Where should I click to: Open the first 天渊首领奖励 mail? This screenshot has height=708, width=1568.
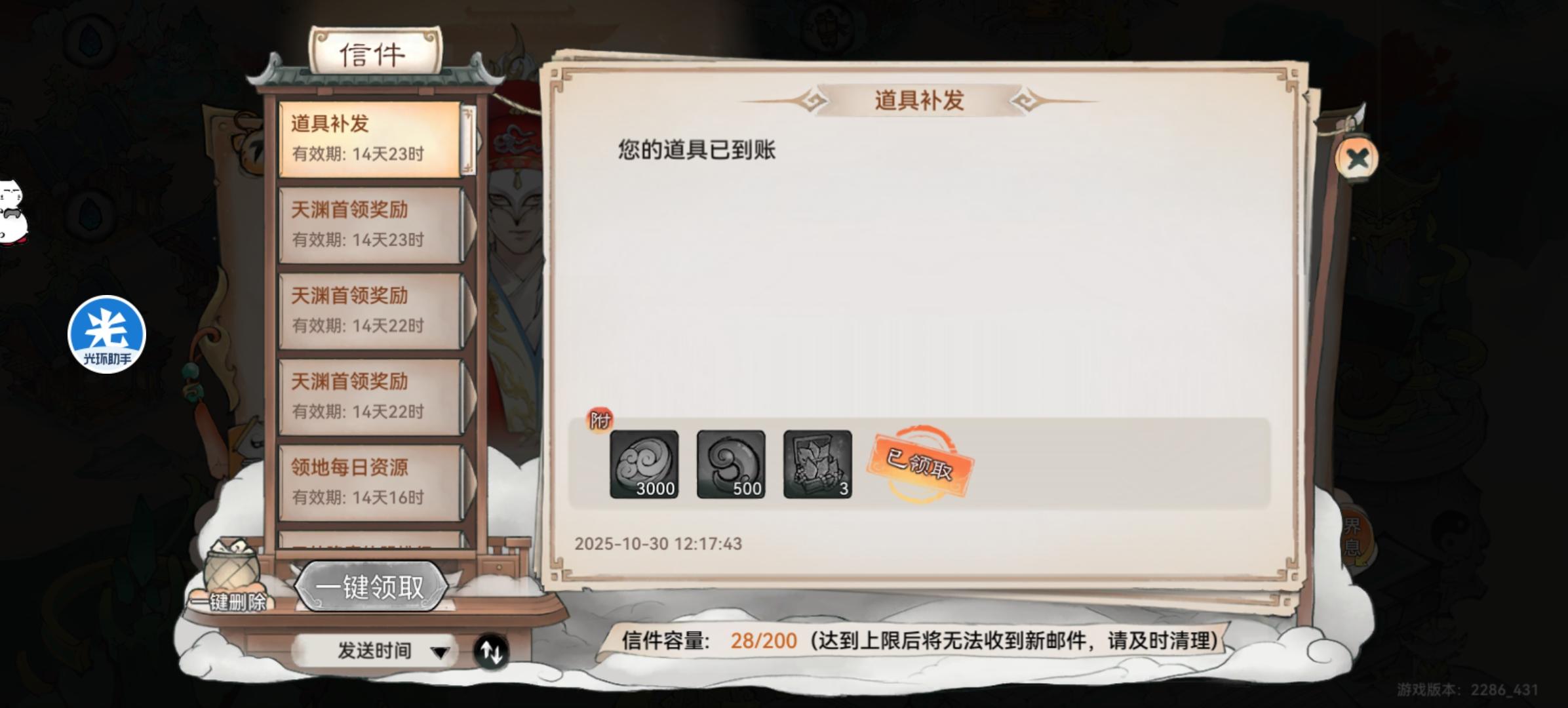point(370,223)
